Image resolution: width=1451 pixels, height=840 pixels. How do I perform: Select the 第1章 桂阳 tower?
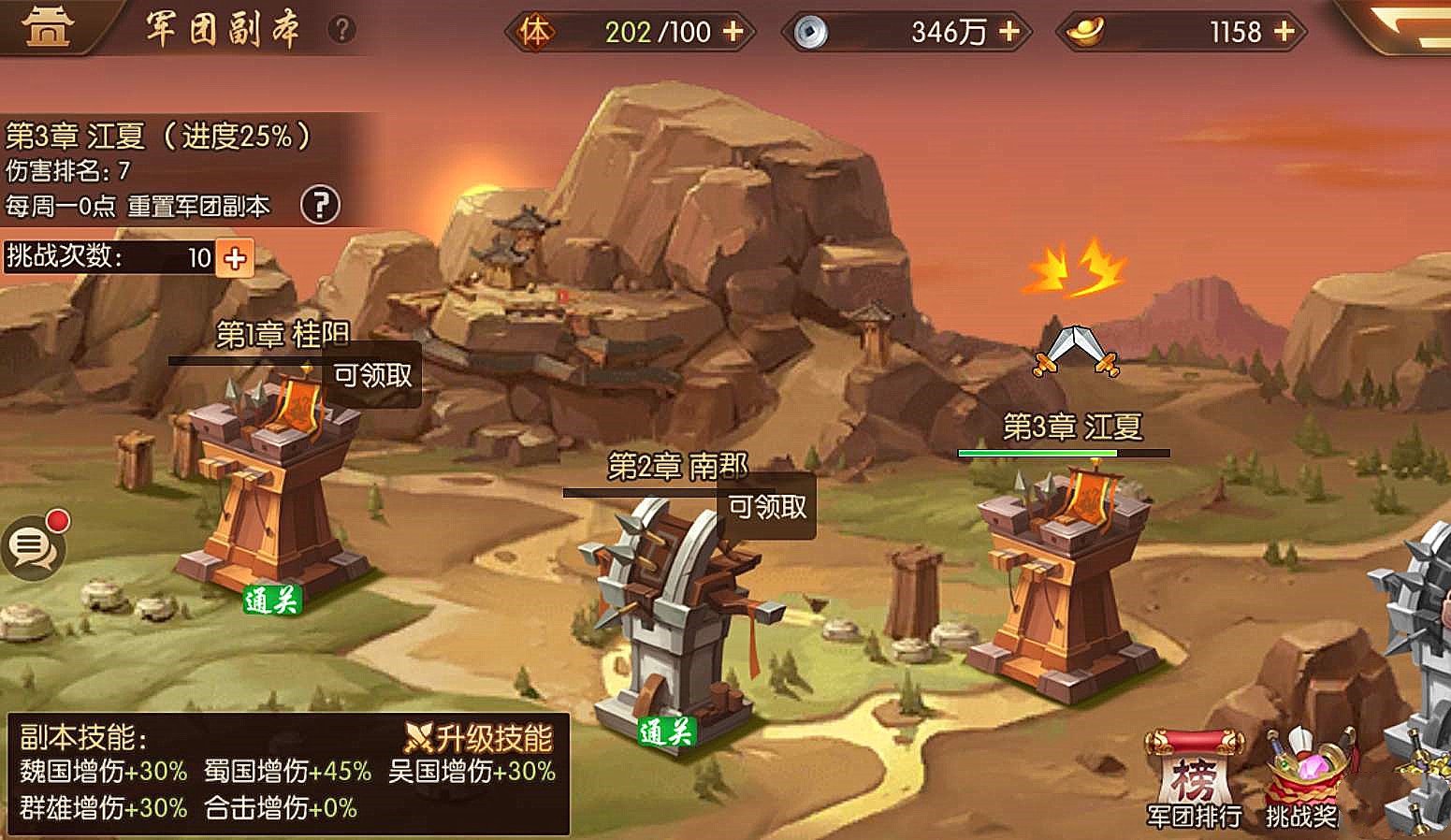click(x=265, y=486)
